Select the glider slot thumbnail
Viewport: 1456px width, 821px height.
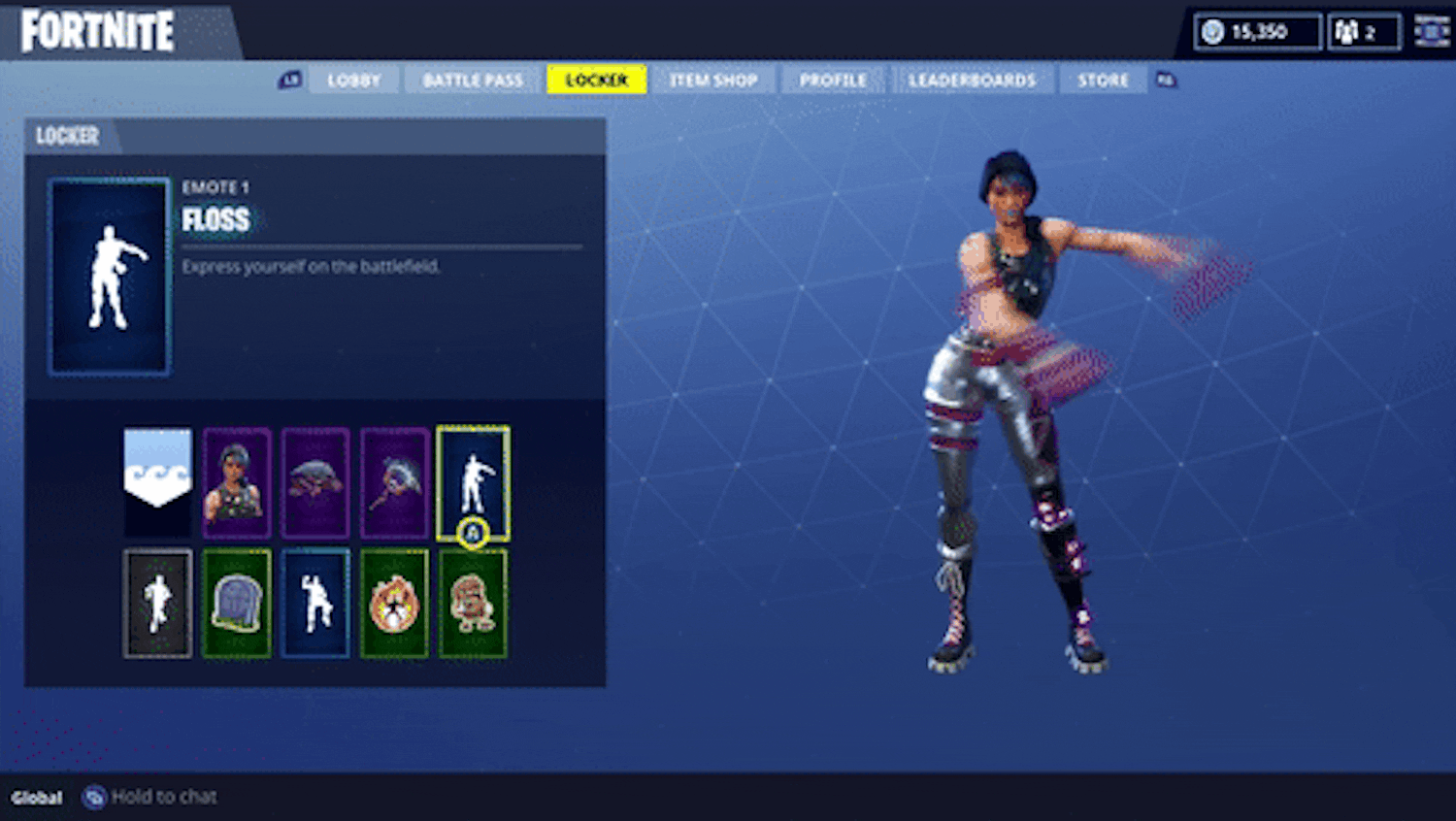314,480
